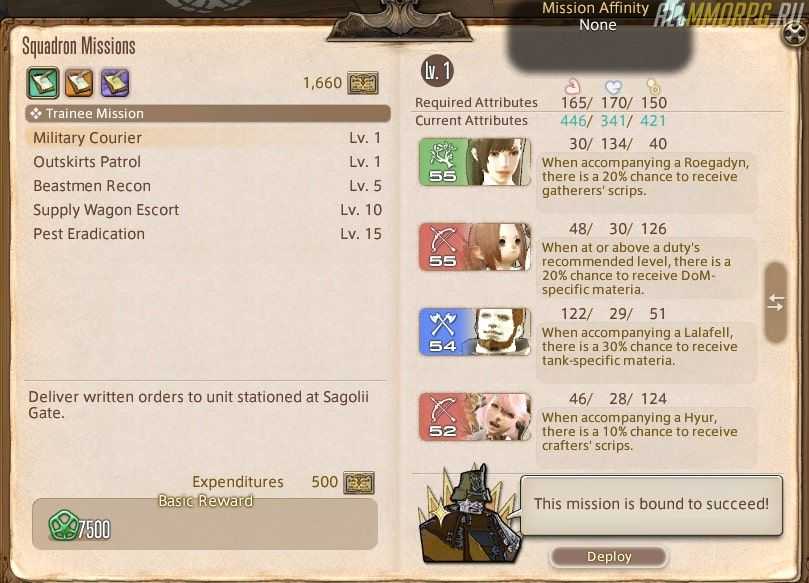Choose the level 54 marauder squad member
This screenshot has height=583, width=809.
[475, 331]
